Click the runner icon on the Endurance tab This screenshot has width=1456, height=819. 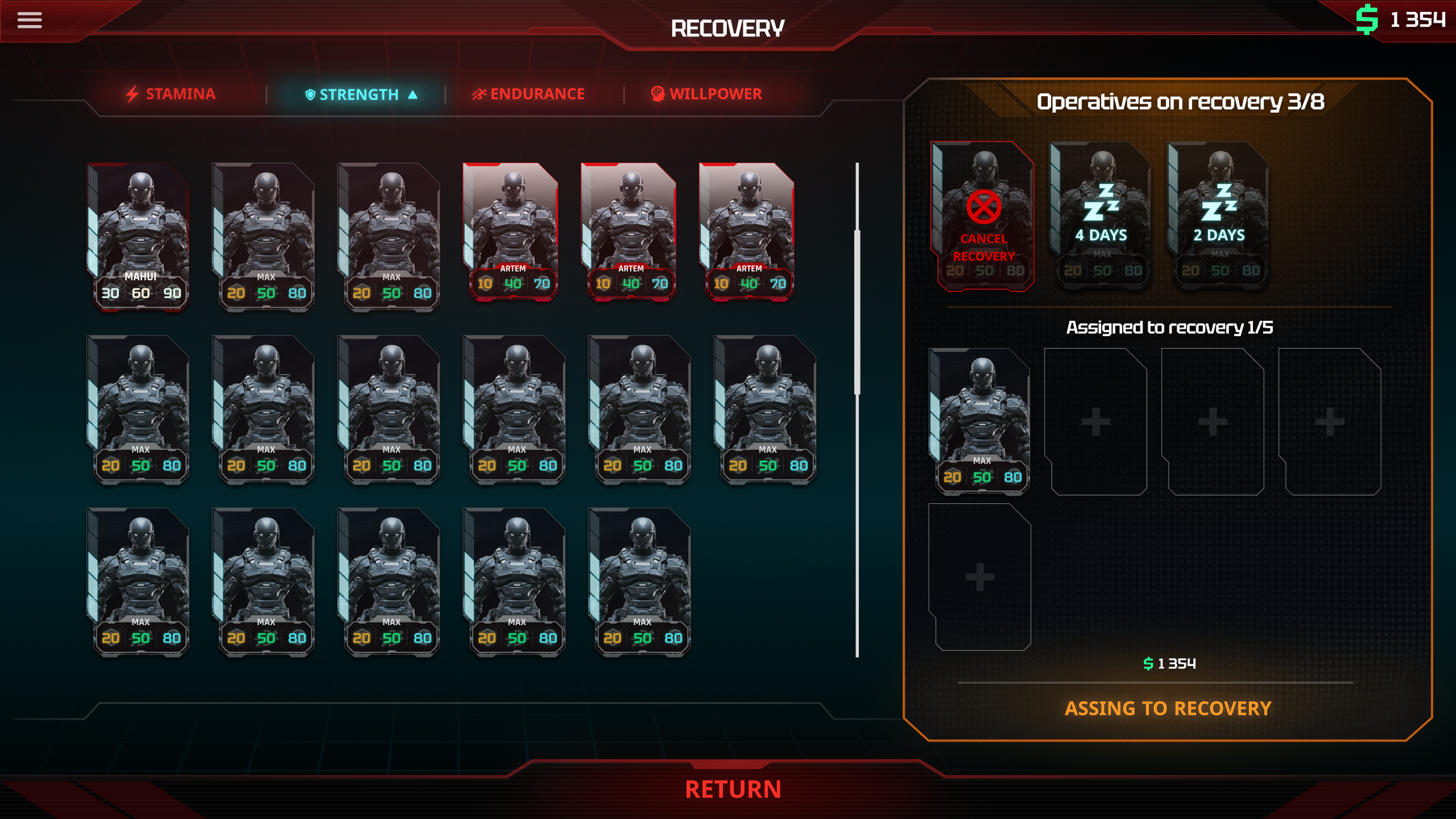tap(479, 93)
